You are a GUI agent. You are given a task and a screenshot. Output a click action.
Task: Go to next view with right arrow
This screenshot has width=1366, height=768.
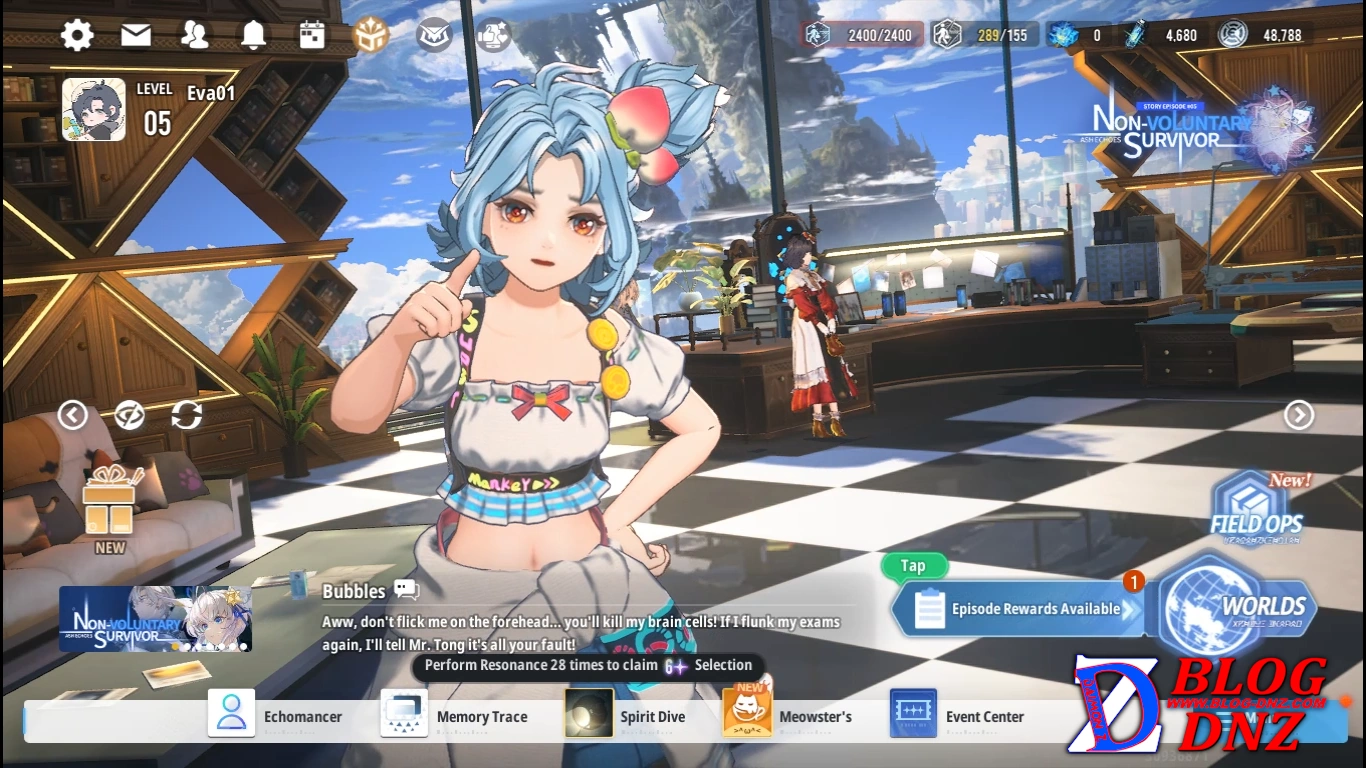[1298, 414]
